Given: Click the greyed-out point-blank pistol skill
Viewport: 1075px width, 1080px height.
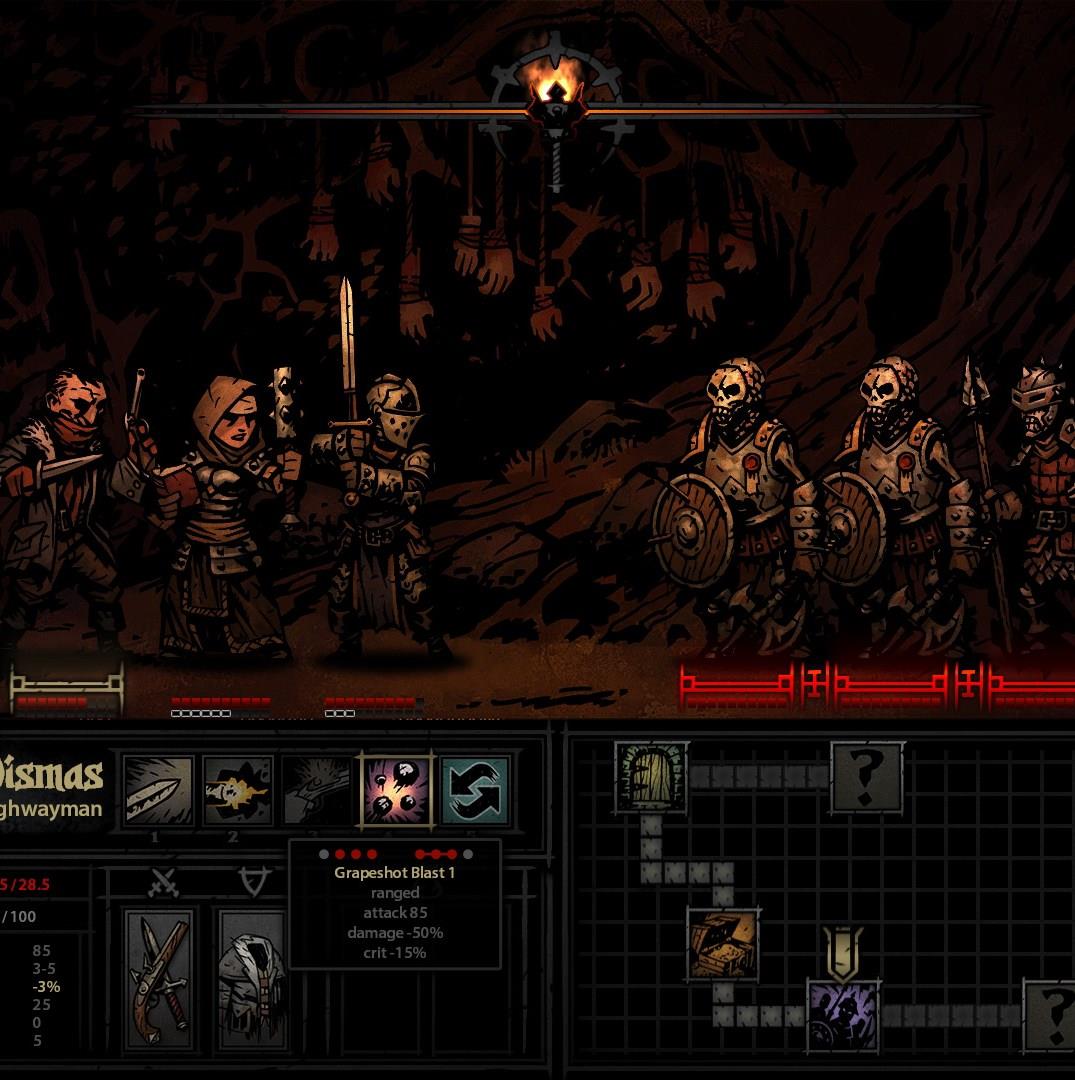Looking at the screenshot, I should (x=316, y=789).
